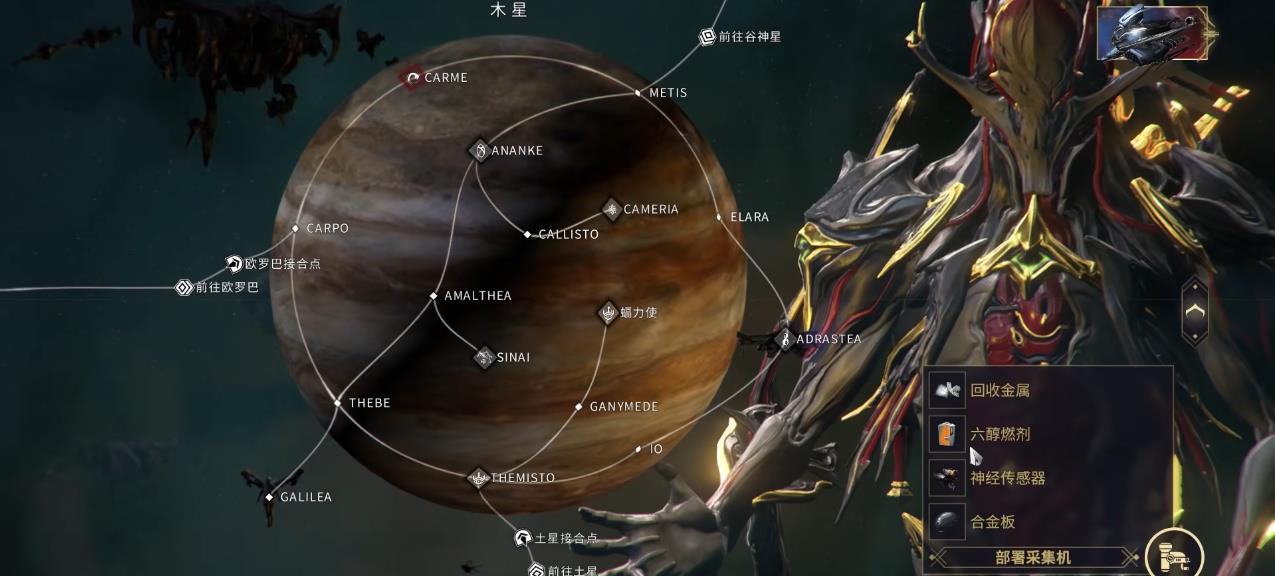
Task: Open the GALILEA mission node
Action: pos(269,497)
